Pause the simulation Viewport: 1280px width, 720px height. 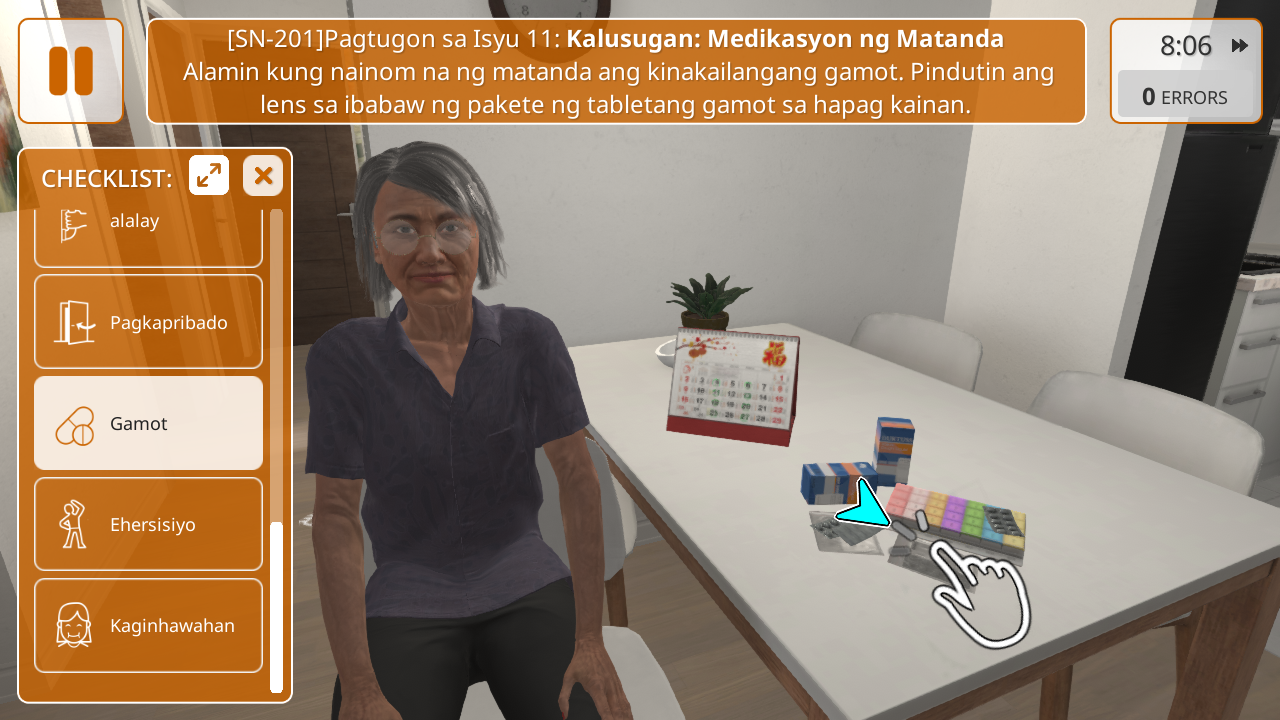coord(71,71)
